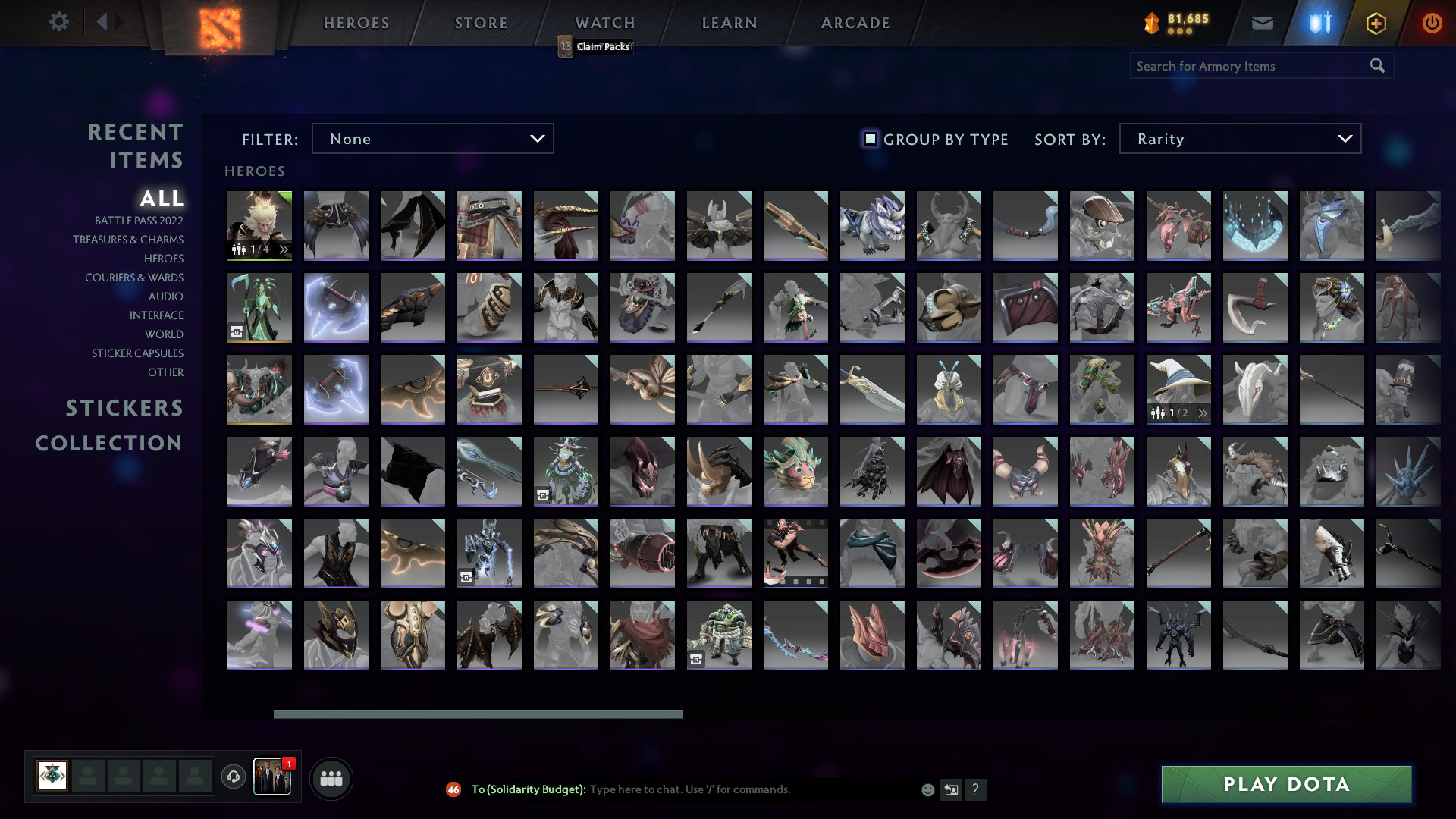1456x819 pixels.
Task: Open Dota Plus via the hexagon plus icon
Action: pos(1375,23)
